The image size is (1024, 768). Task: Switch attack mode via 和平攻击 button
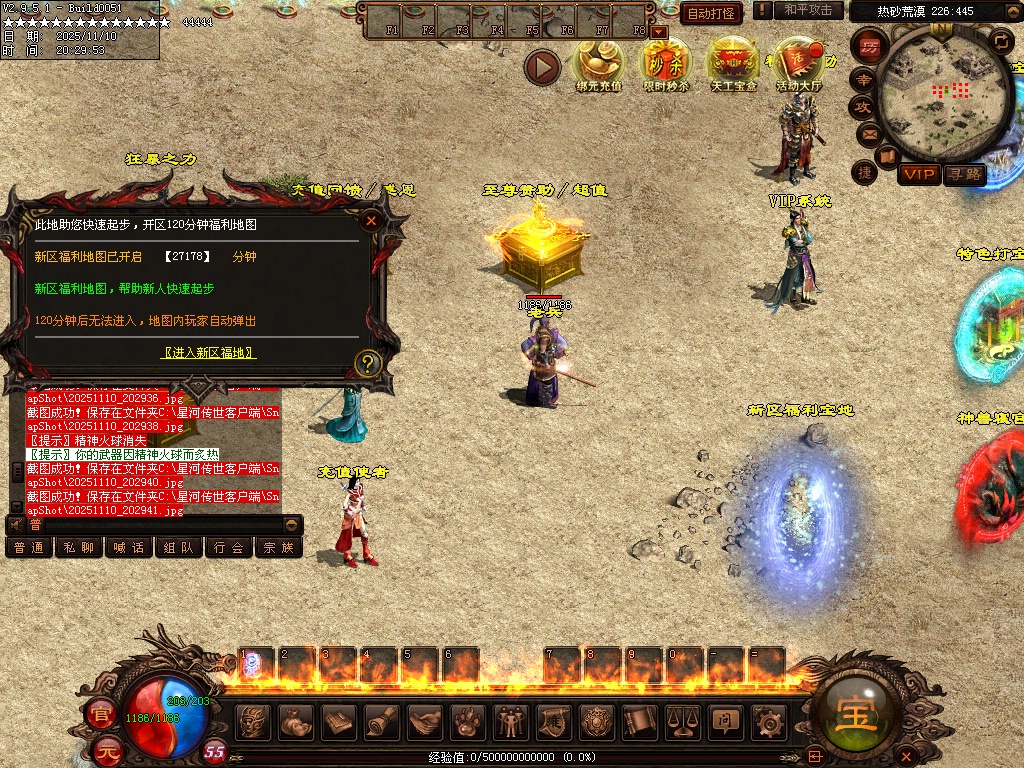(808, 10)
